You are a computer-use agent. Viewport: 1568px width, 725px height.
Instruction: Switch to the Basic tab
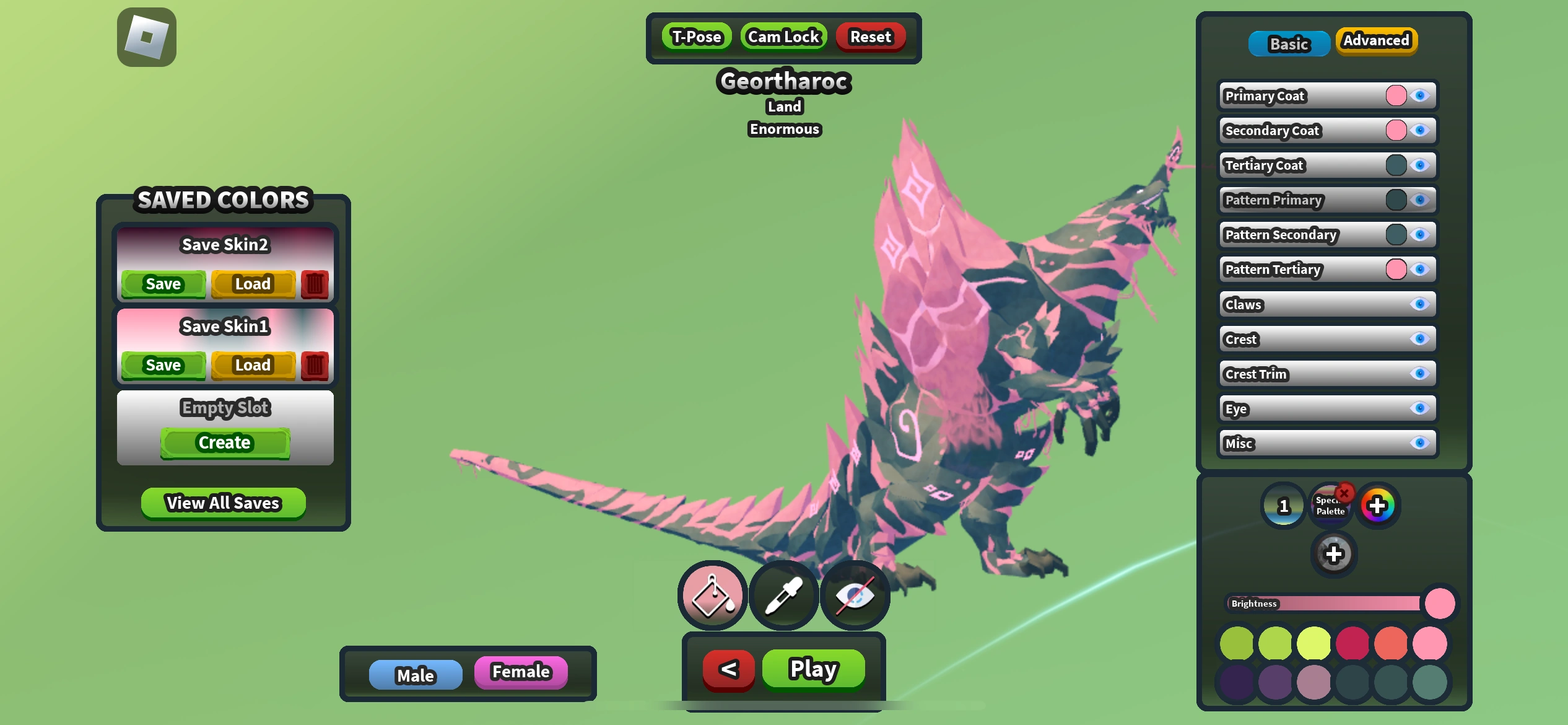1289,43
